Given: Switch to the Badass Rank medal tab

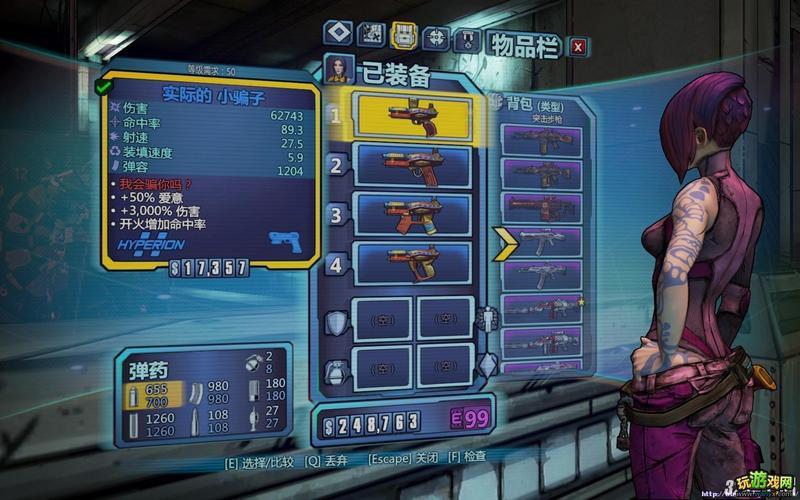Looking at the screenshot, I should click(466, 40).
